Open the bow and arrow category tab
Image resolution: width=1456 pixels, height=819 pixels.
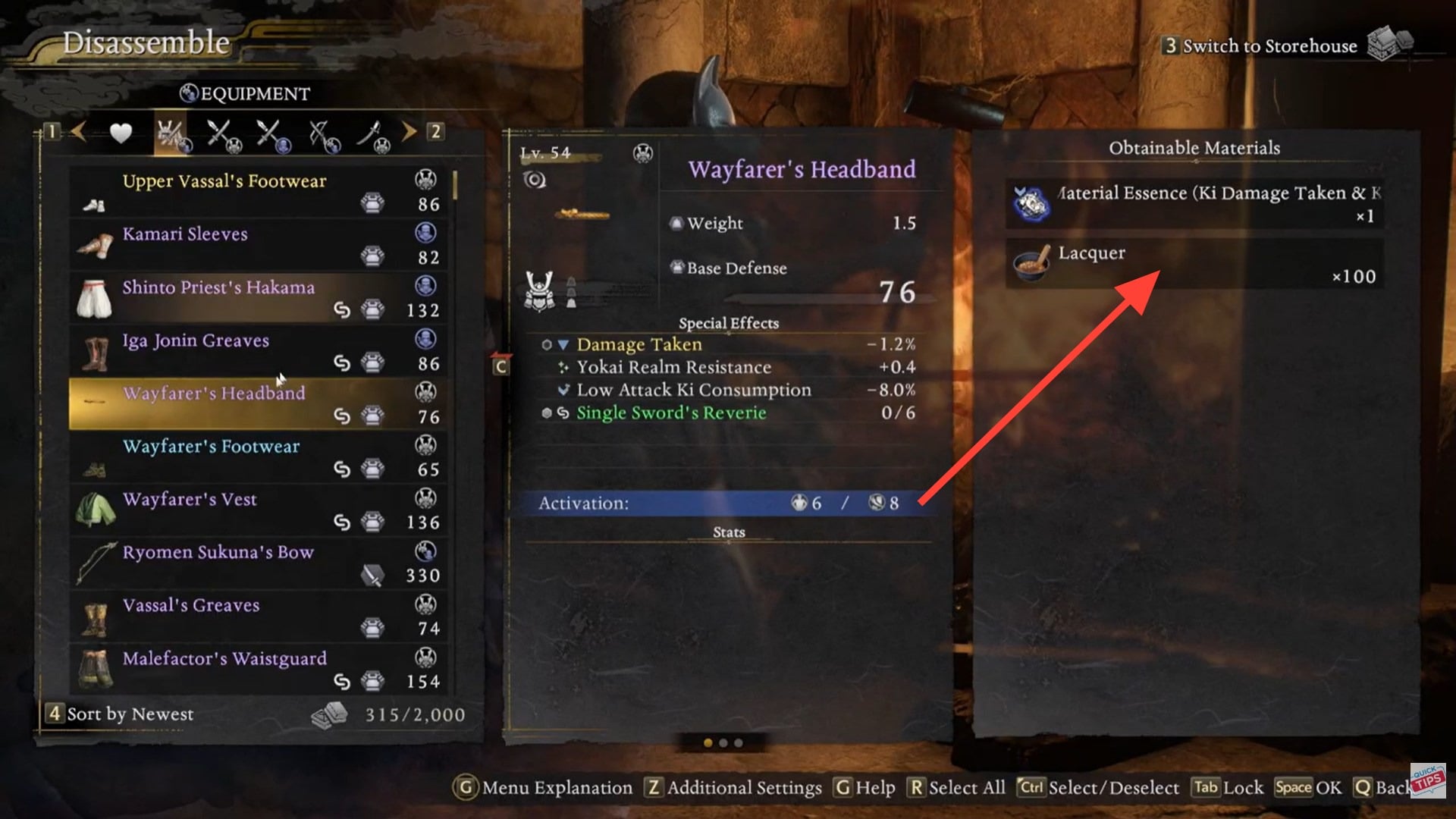coord(324,135)
